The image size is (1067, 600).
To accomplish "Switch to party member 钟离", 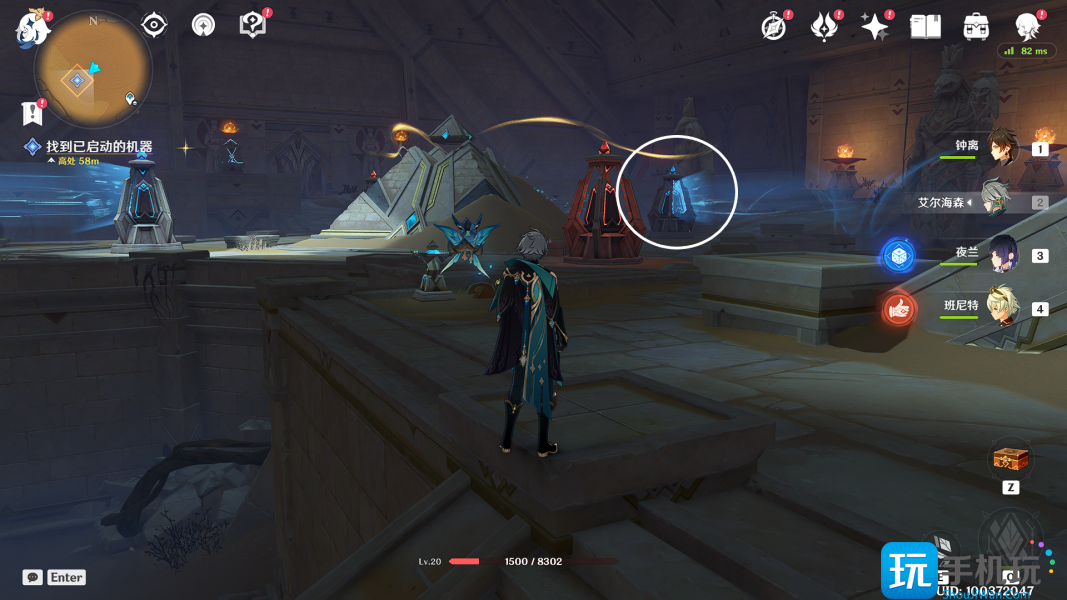I will point(1001,148).
